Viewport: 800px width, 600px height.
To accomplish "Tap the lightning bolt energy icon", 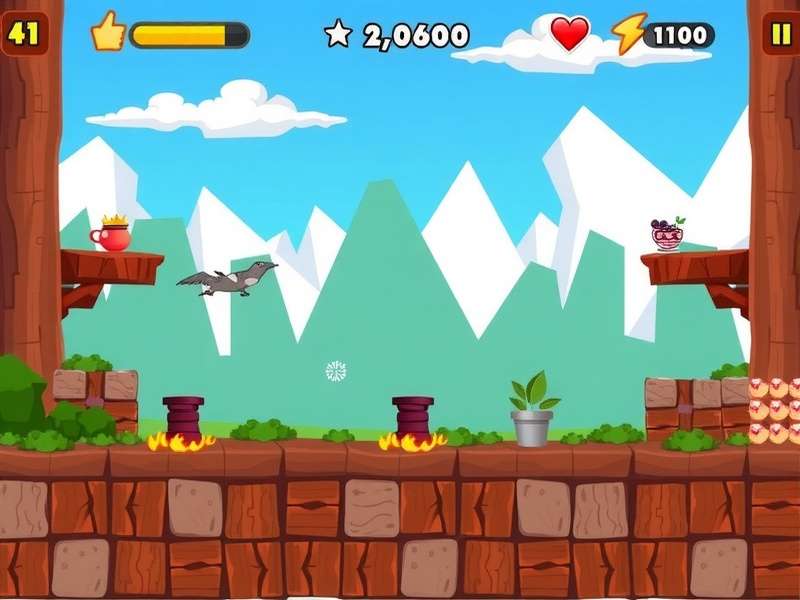I will 629,35.
